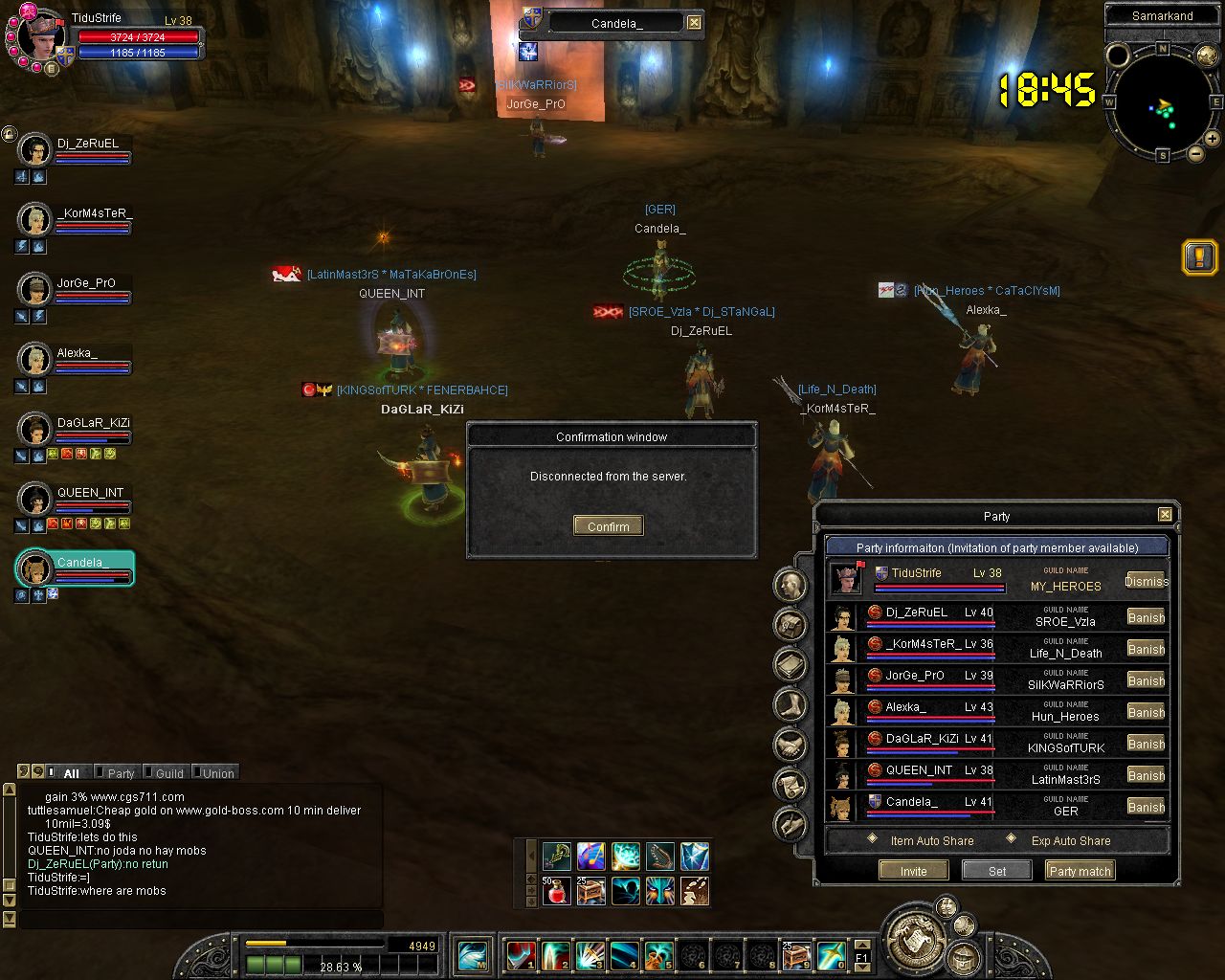Open Party match

[x=1080, y=871]
